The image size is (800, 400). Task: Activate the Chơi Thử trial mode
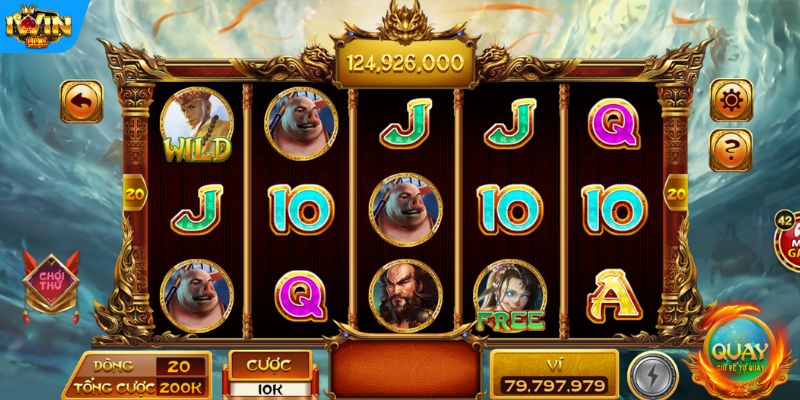click(x=50, y=279)
